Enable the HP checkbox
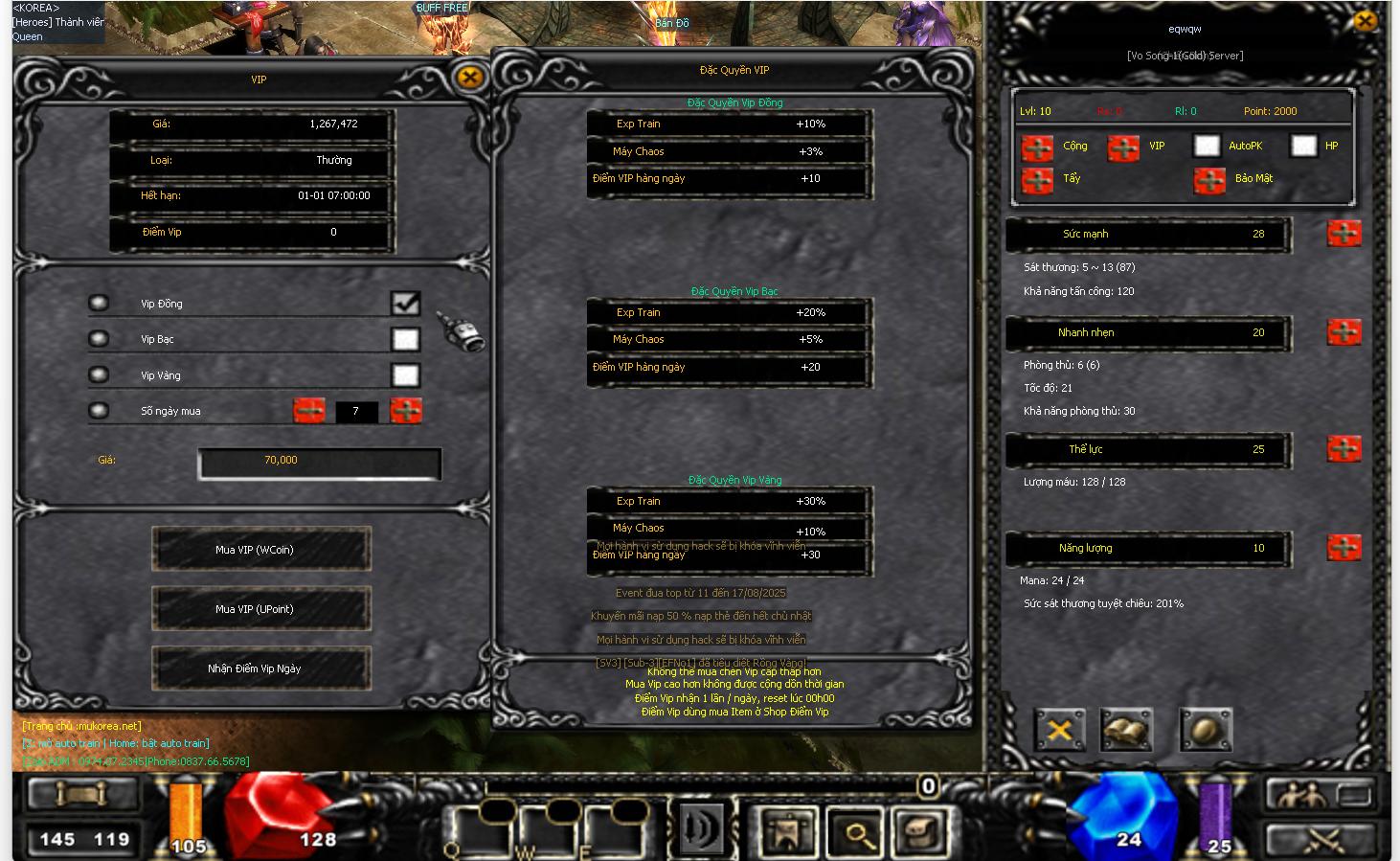The width and height of the screenshot is (1400, 861). pyautogui.click(x=1303, y=146)
